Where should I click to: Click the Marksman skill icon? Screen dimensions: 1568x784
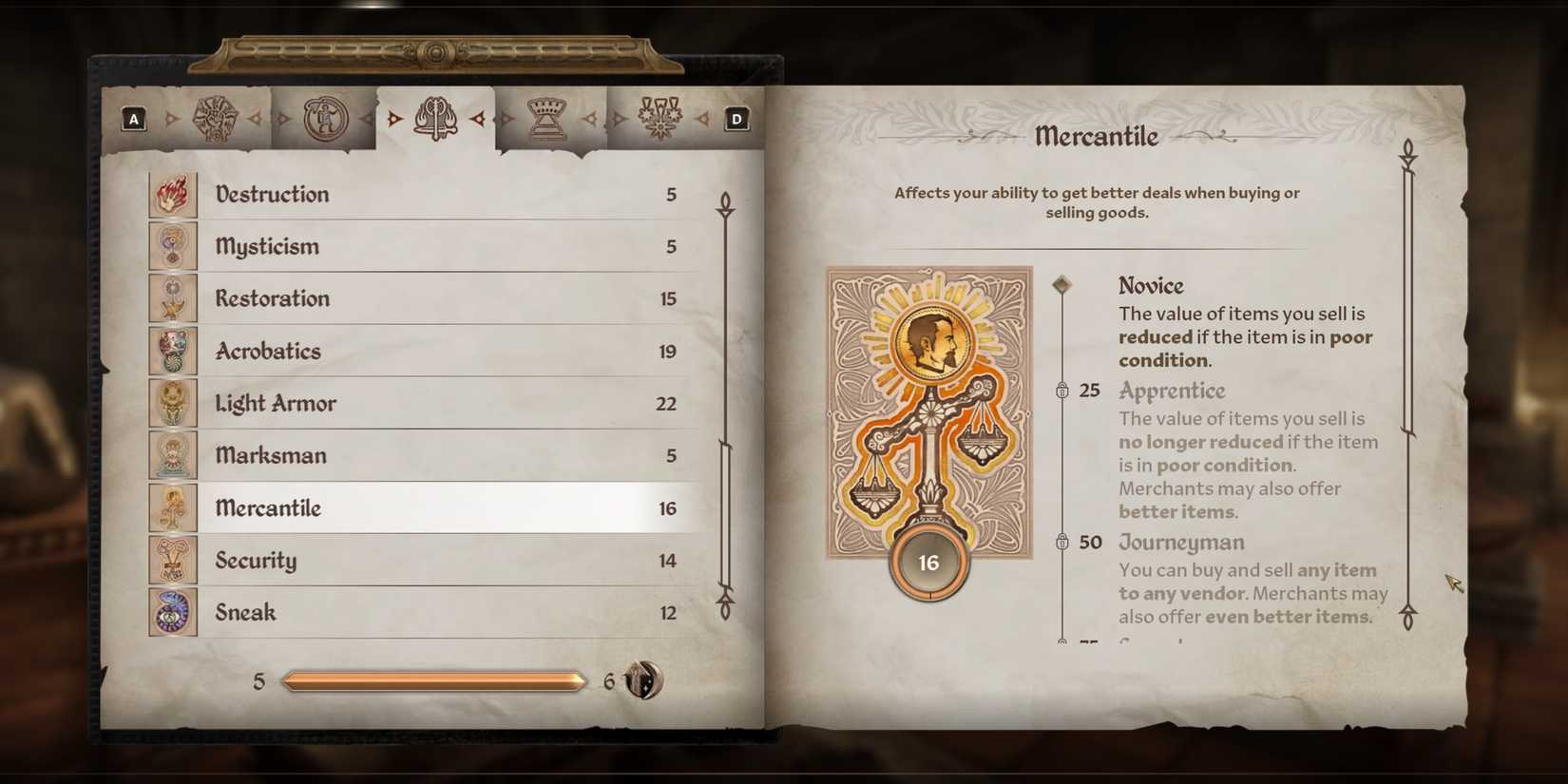[x=172, y=455]
